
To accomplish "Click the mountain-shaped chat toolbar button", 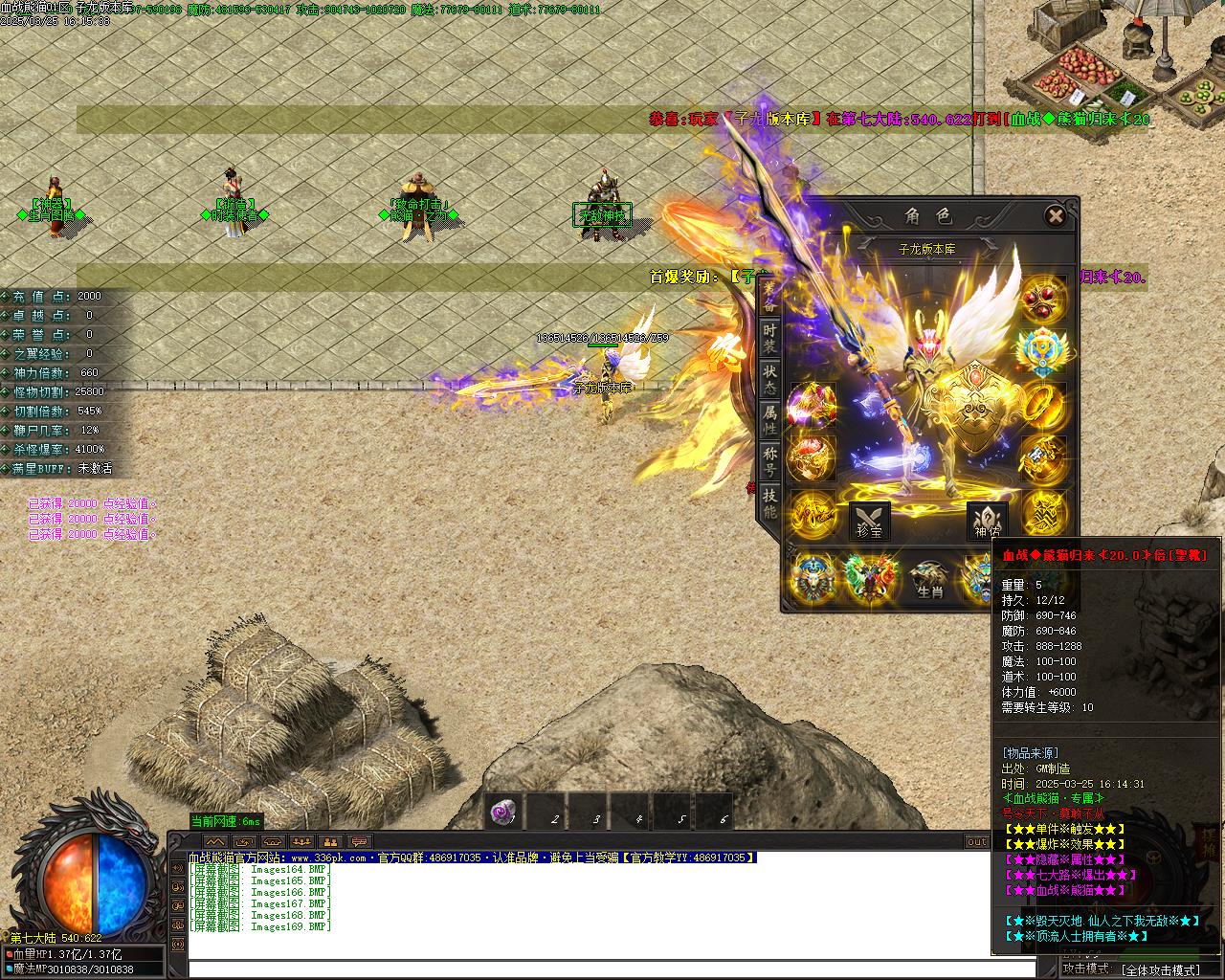I will [215, 842].
